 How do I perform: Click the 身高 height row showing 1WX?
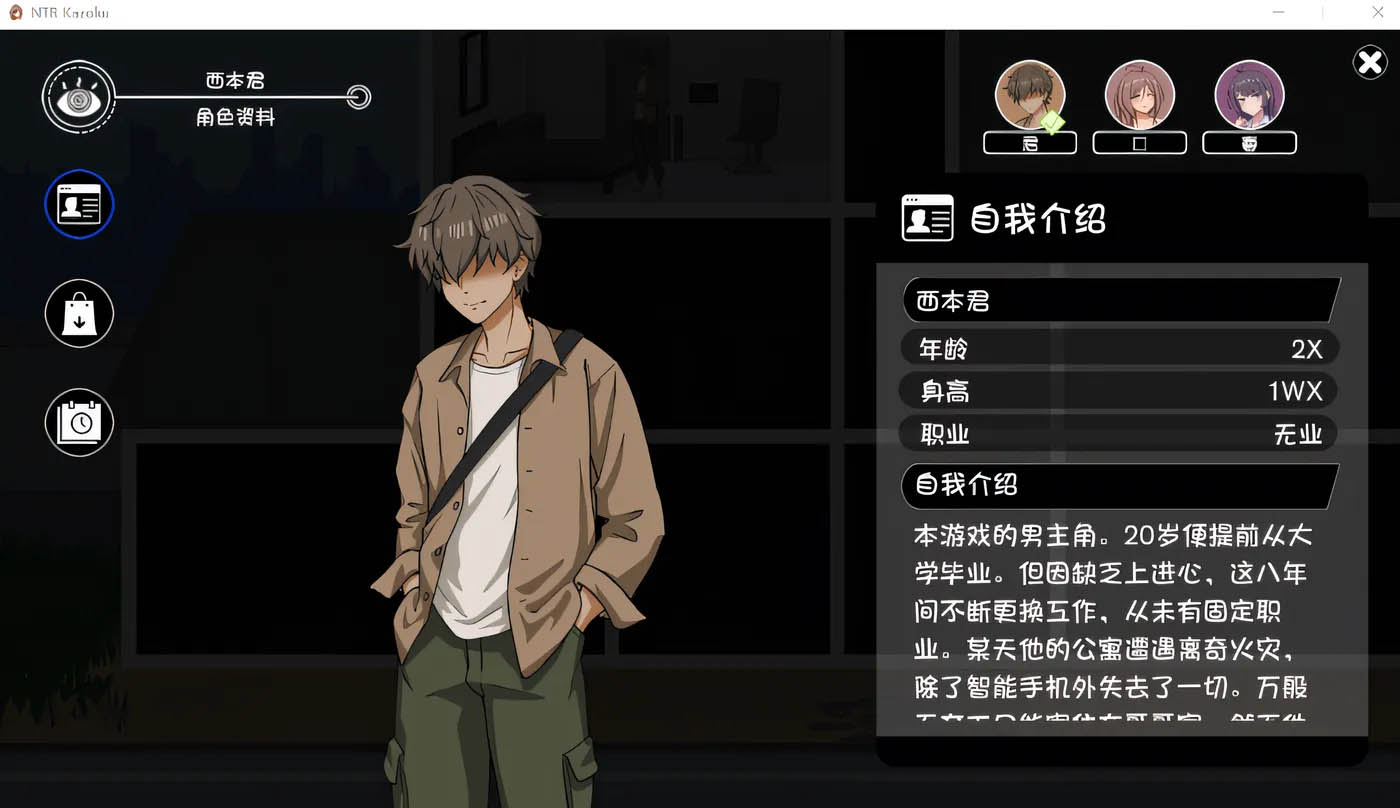[1118, 391]
